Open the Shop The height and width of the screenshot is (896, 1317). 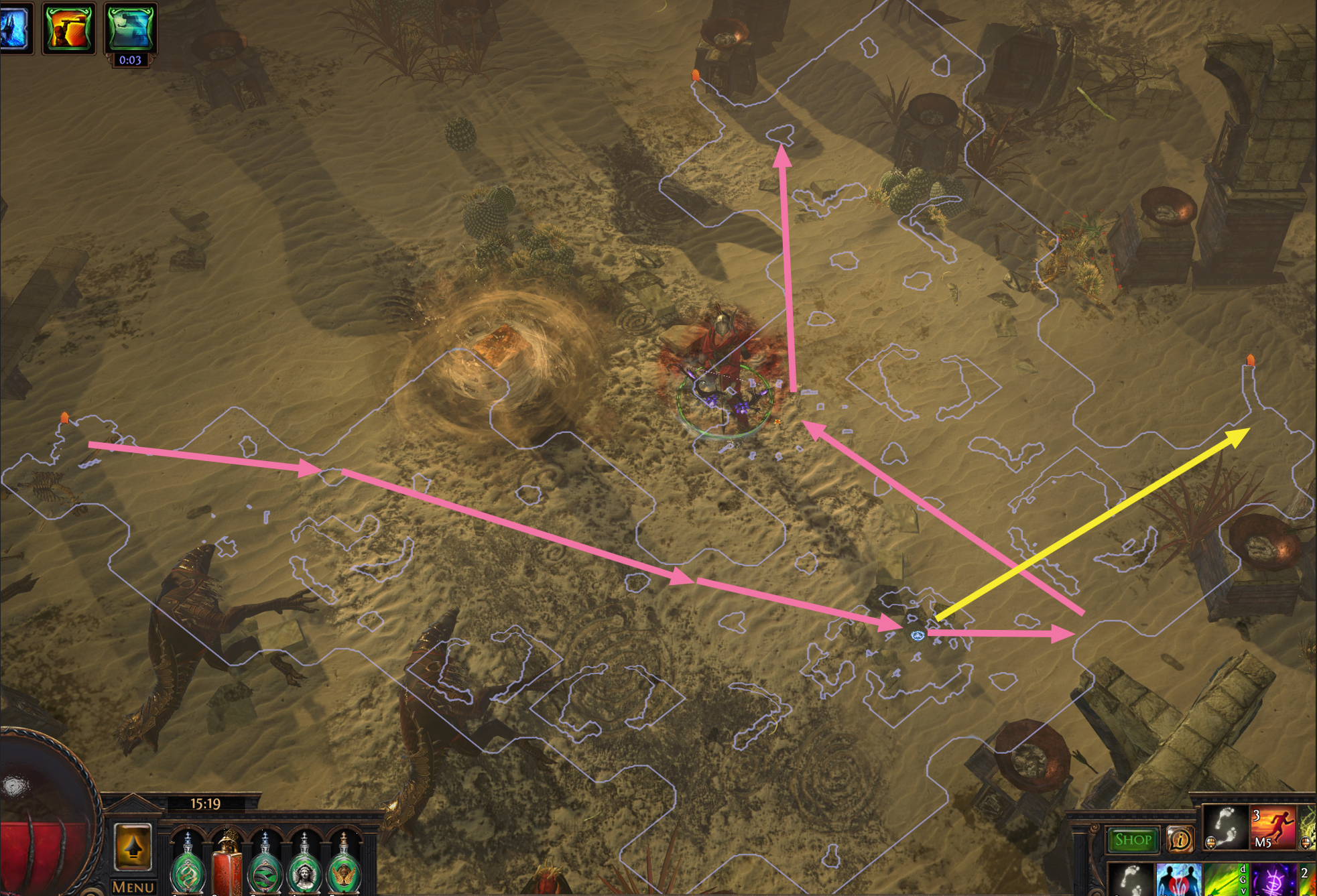point(1133,838)
